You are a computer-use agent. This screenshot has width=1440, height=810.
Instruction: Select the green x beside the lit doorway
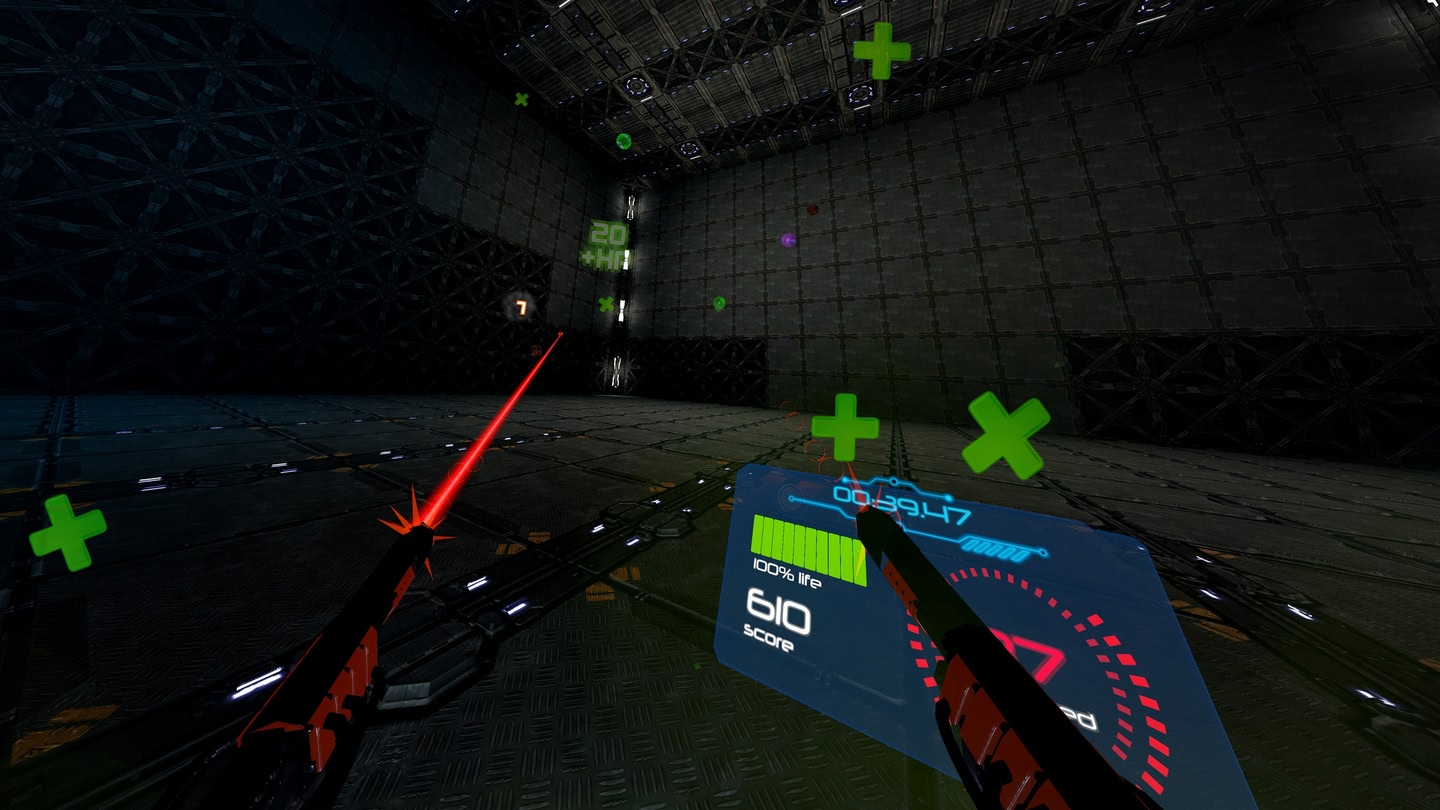tap(605, 303)
